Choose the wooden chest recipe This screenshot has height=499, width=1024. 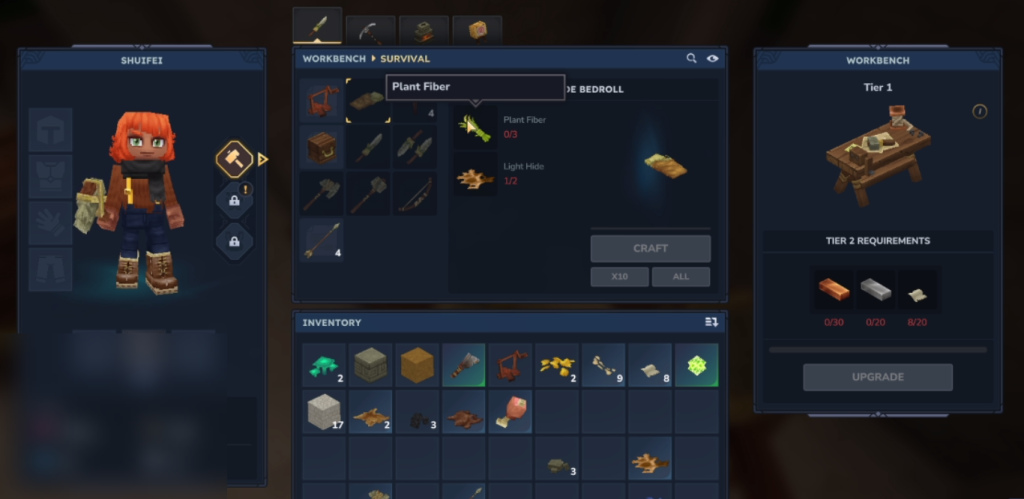pos(321,146)
